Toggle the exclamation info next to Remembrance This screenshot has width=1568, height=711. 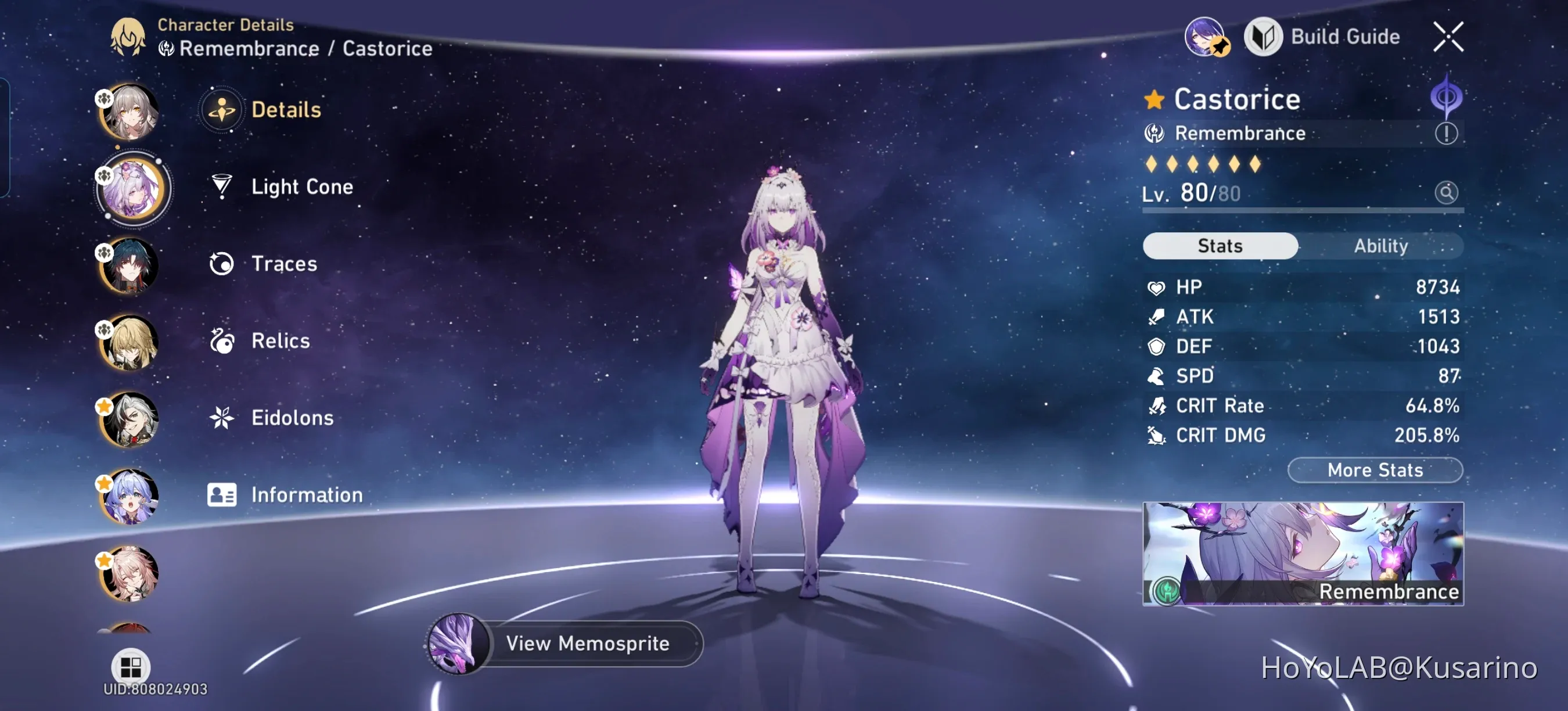[1447, 132]
